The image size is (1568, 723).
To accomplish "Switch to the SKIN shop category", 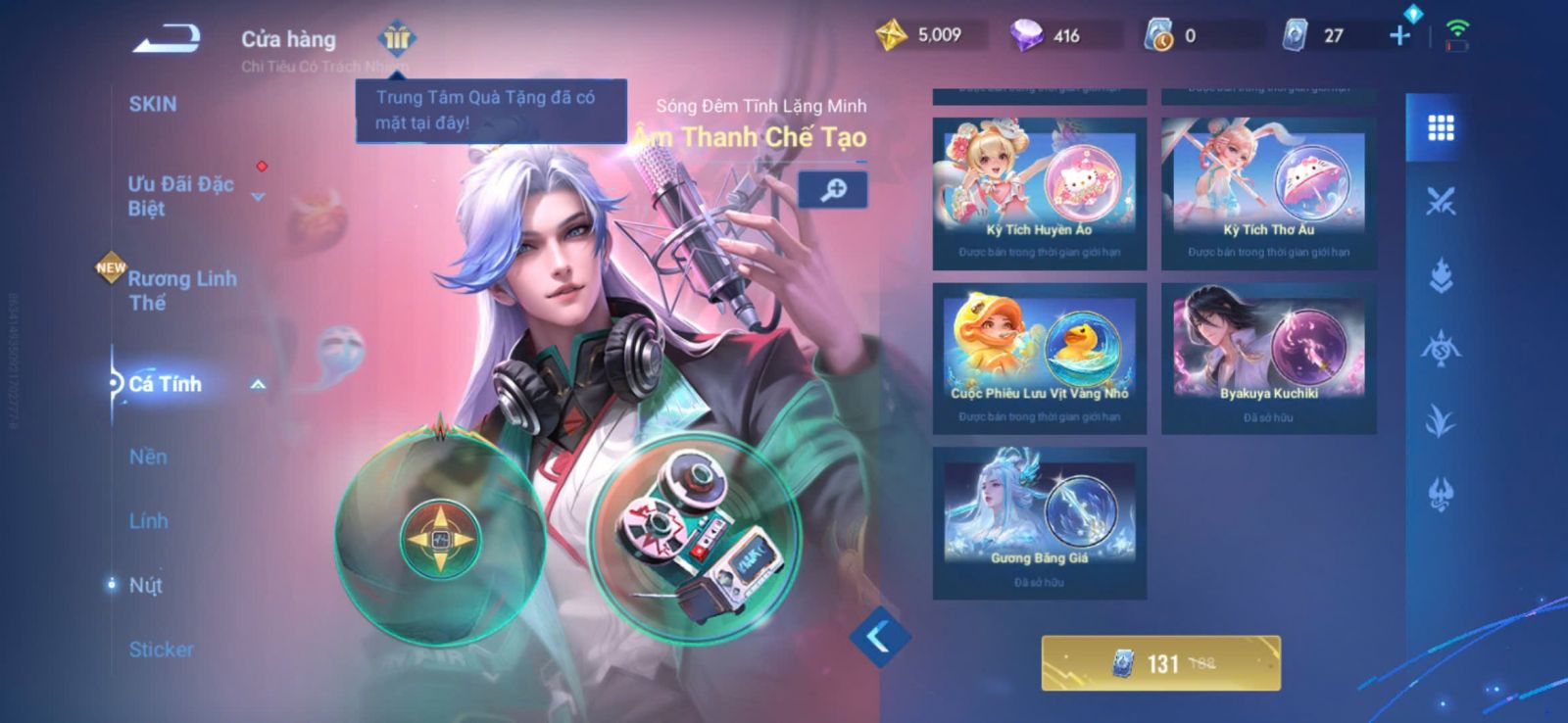I will coord(153,104).
